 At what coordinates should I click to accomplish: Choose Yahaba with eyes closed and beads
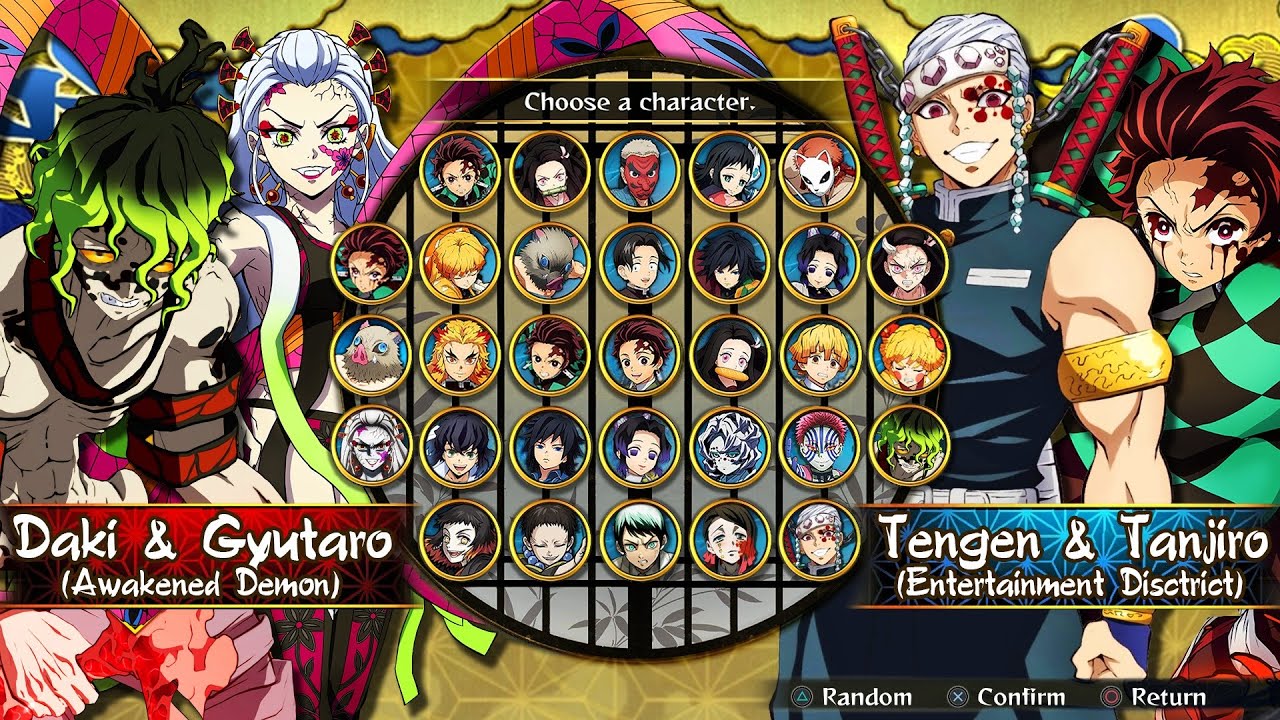point(549,539)
